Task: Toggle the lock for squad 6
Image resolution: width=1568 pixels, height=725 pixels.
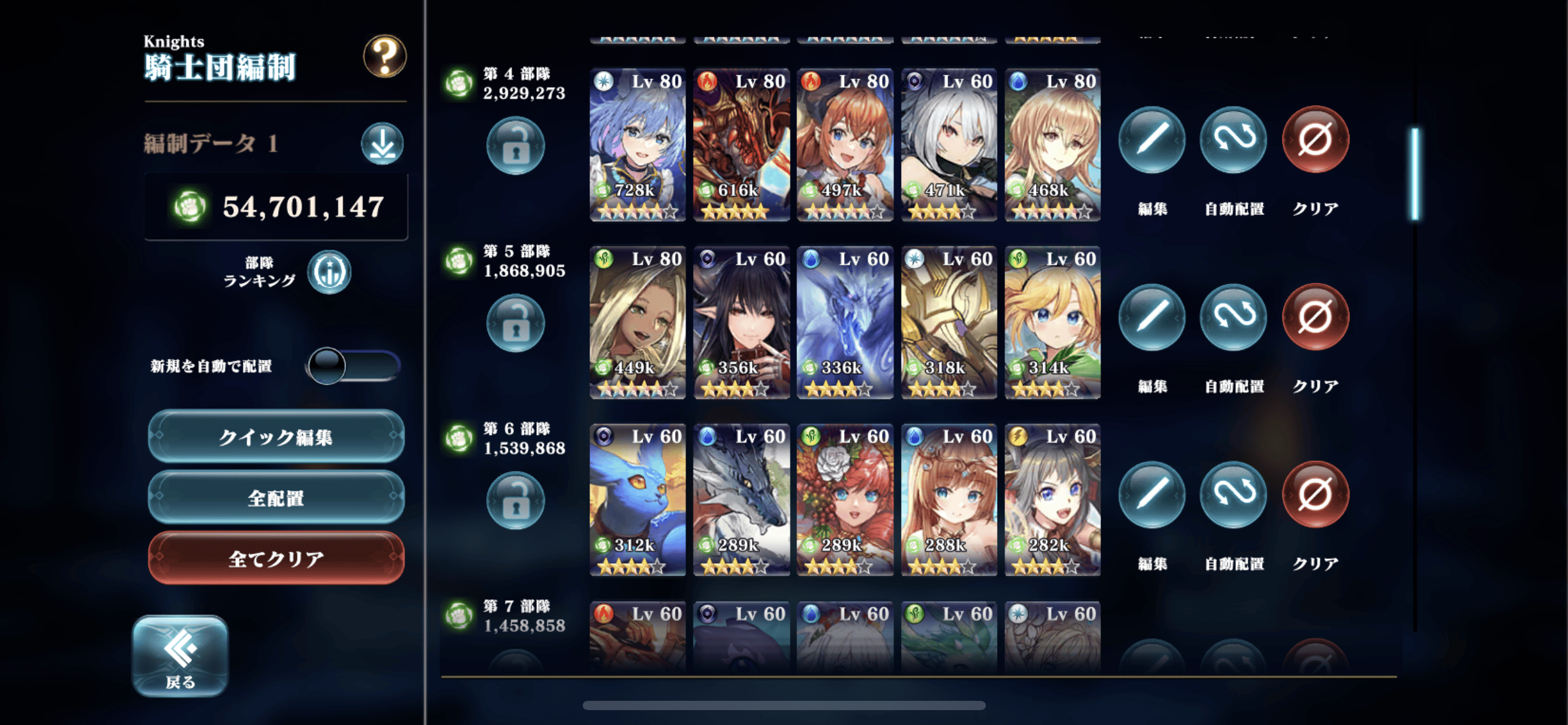Action: click(515, 501)
